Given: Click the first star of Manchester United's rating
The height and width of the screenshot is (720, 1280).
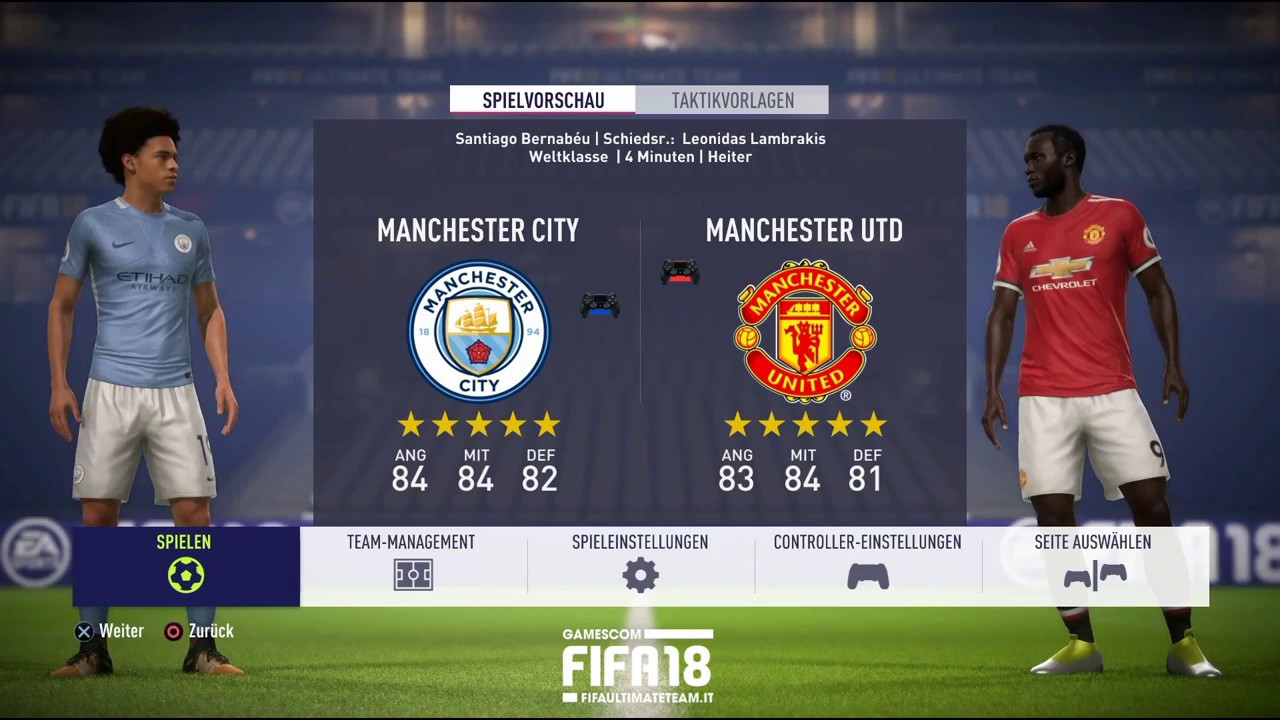Looking at the screenshot, I should click(737, 424).
